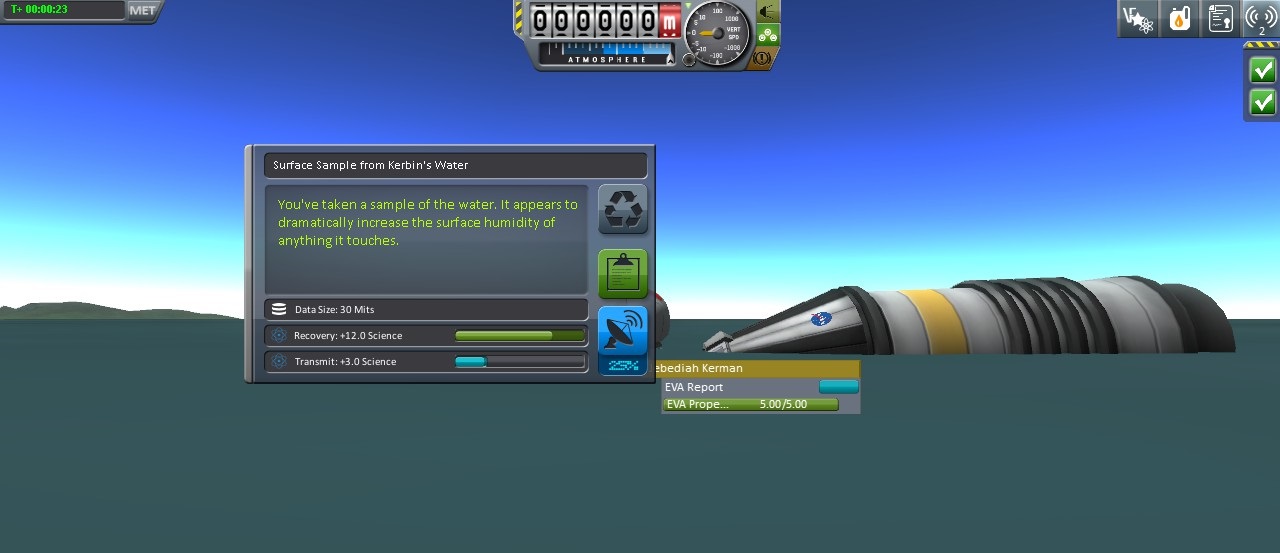Open the science star-and-atom toolbar icon
1280x553 pixels.
1137,19
